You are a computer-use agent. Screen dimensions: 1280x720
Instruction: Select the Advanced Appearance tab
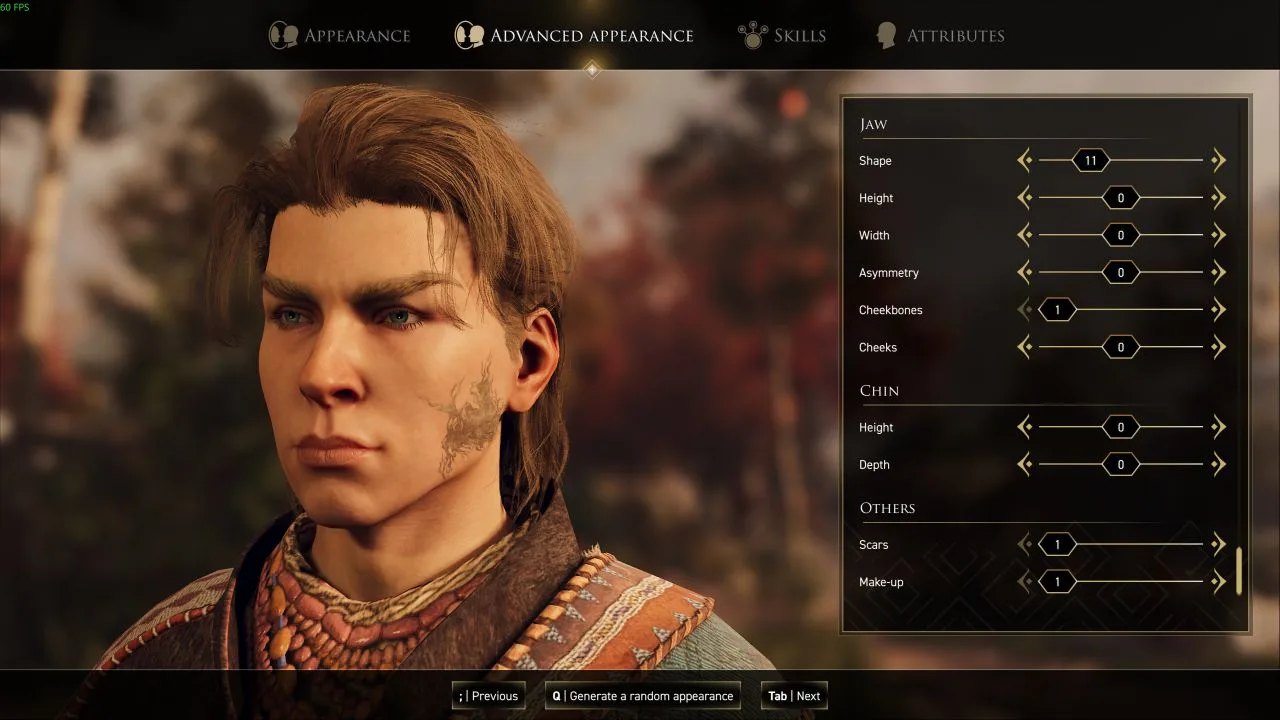coord(574,36)
